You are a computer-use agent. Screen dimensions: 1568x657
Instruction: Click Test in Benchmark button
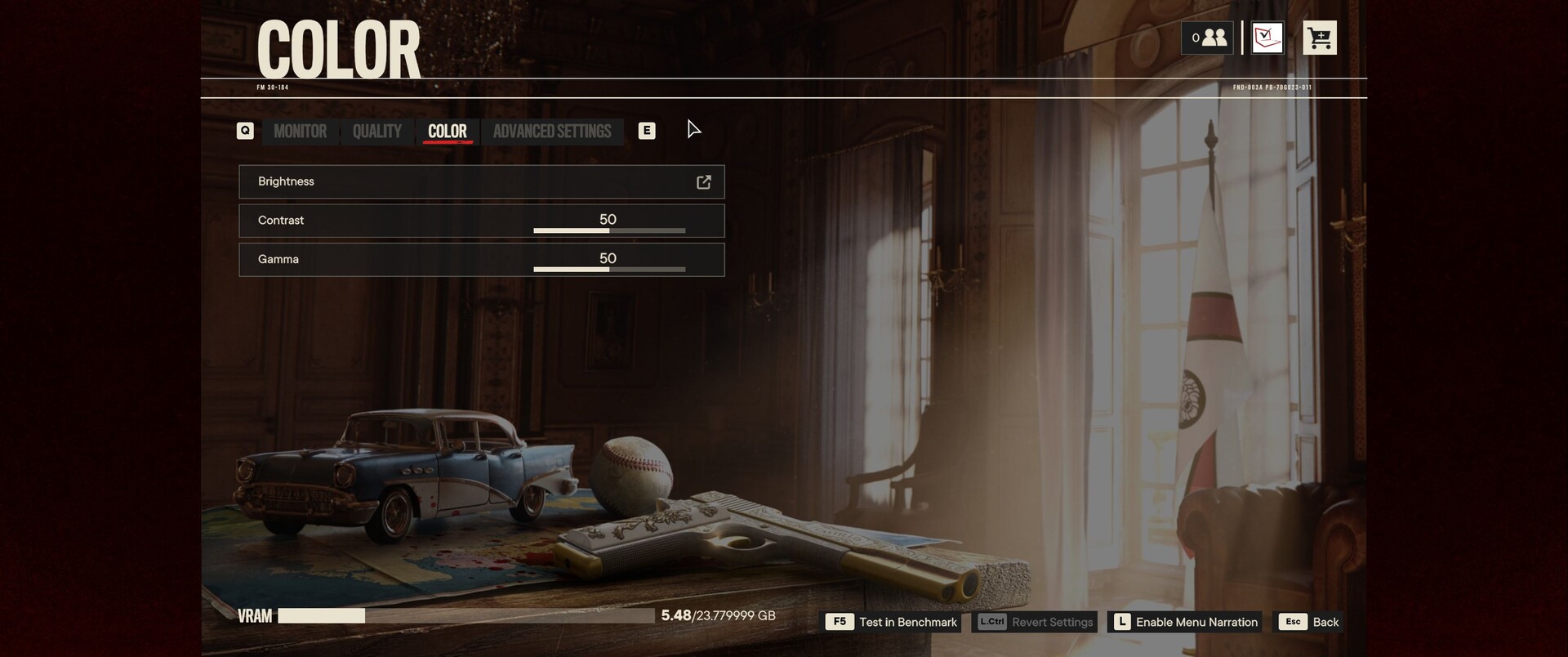point(892,622)
